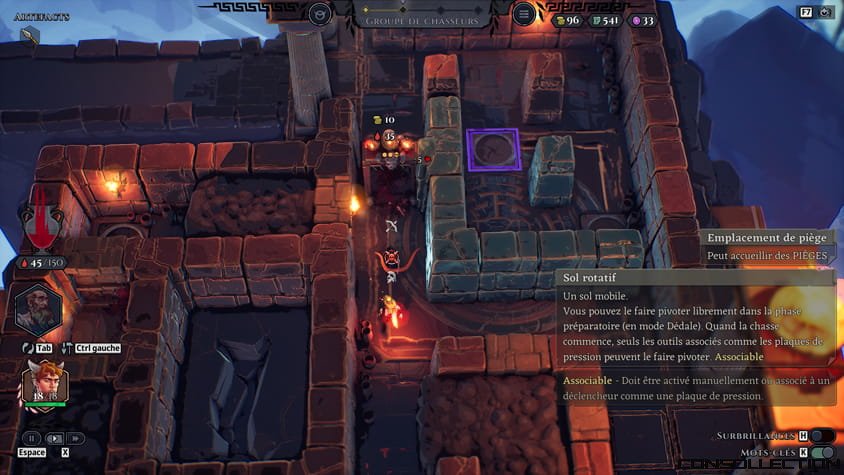
Task: Toggle the Mots-clés keywords switch
Action: click(x=821, y=453)
